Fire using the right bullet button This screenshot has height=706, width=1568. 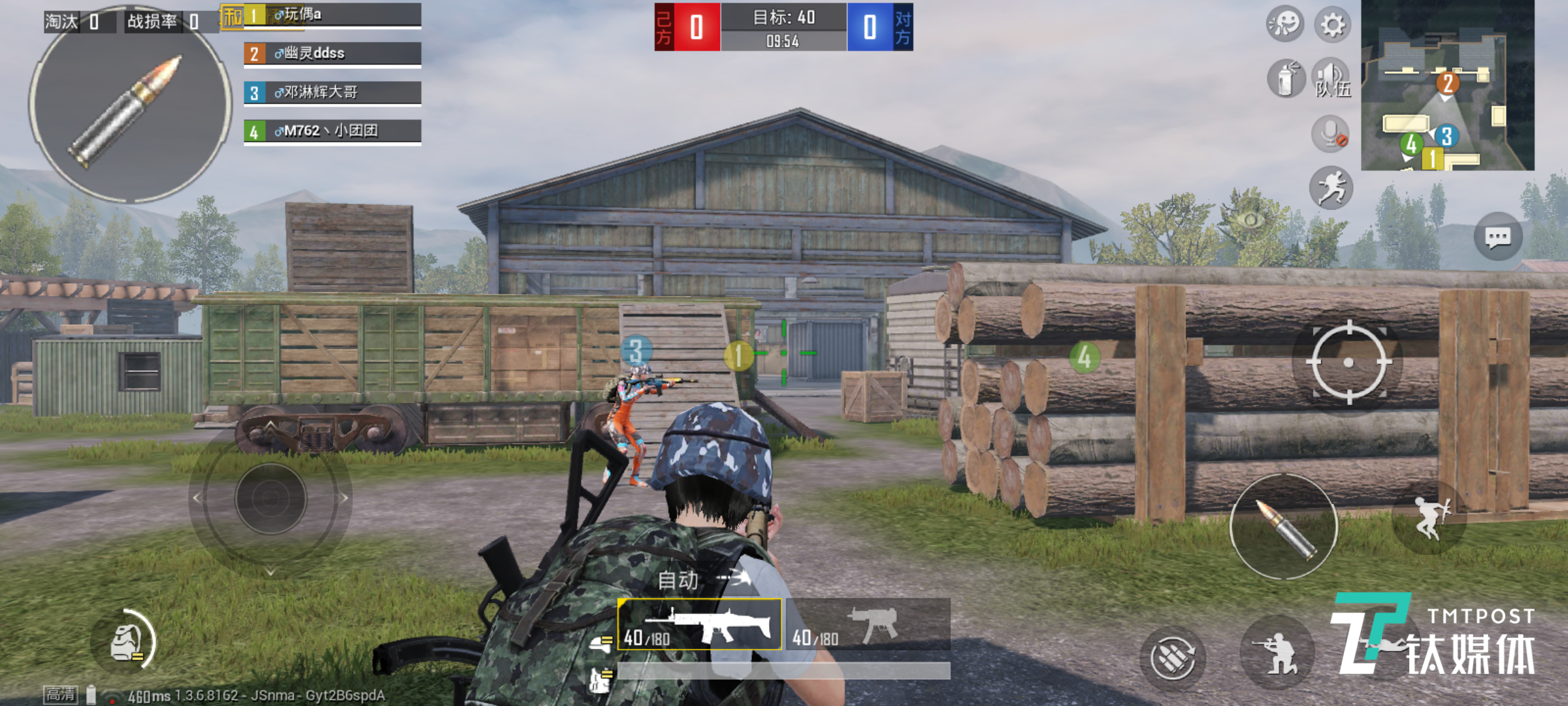[x=1283, y=527]
